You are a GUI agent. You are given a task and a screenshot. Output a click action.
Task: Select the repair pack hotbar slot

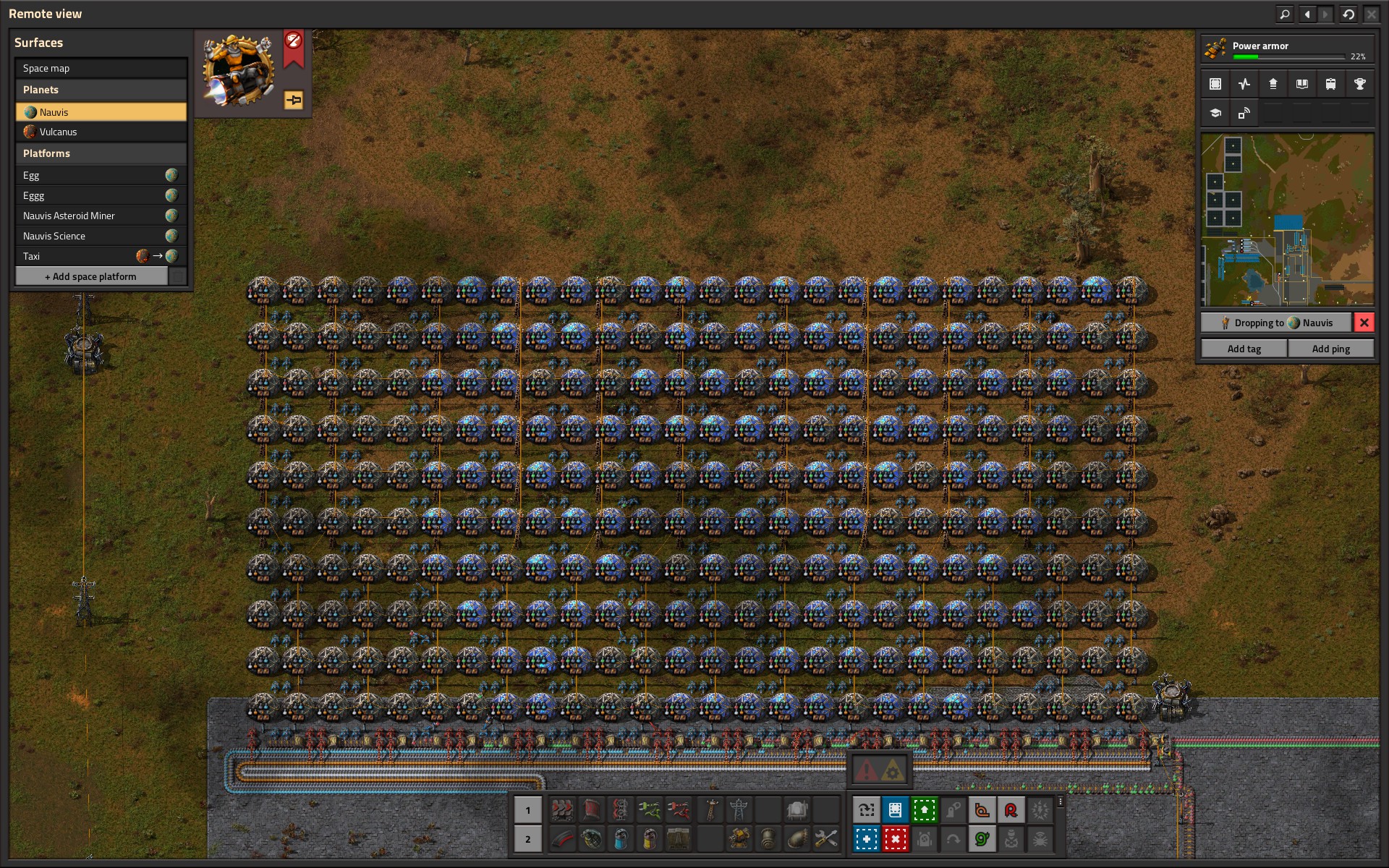[x=825, y=839]
